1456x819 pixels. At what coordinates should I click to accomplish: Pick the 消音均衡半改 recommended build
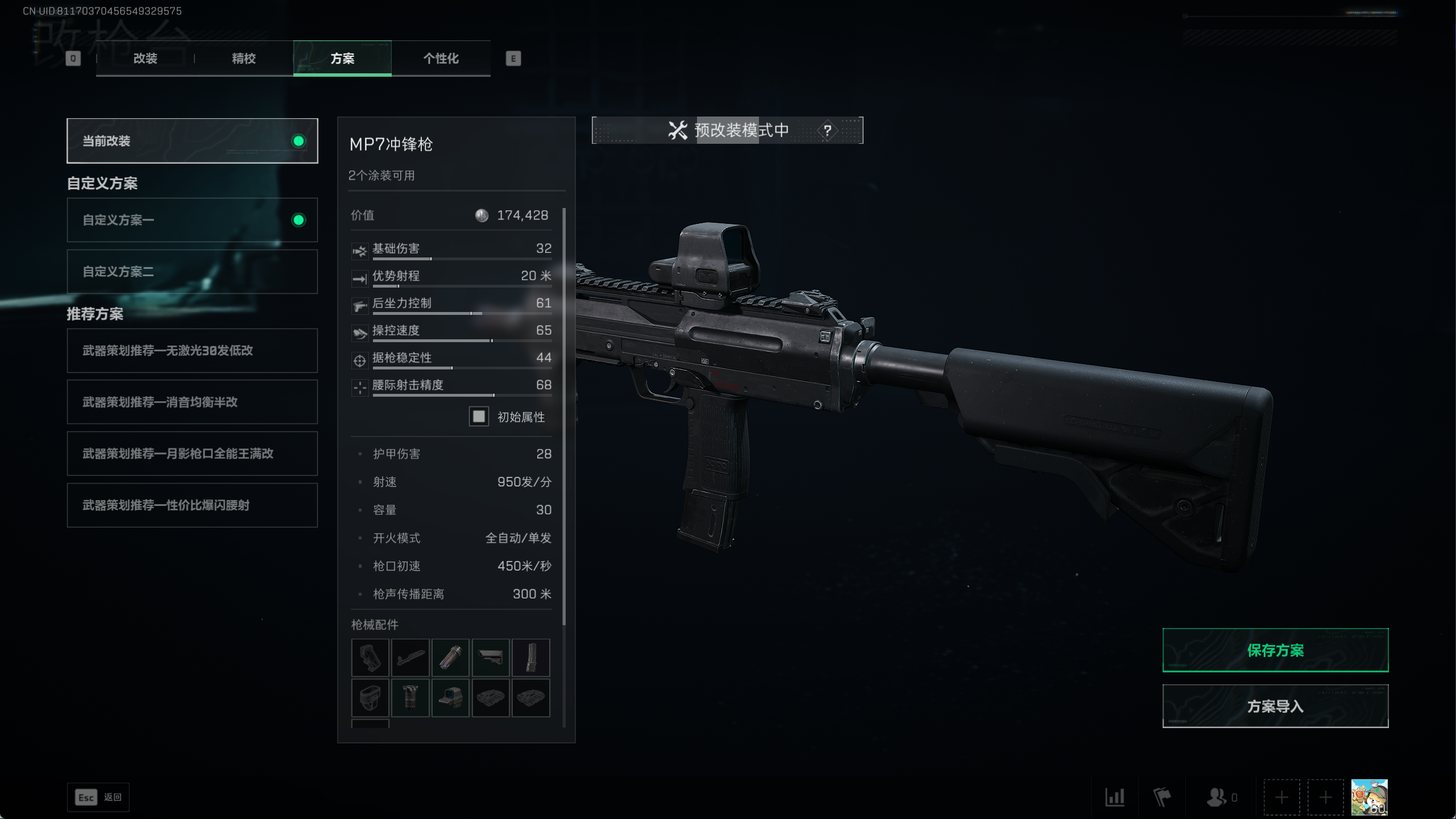point(192,402)
